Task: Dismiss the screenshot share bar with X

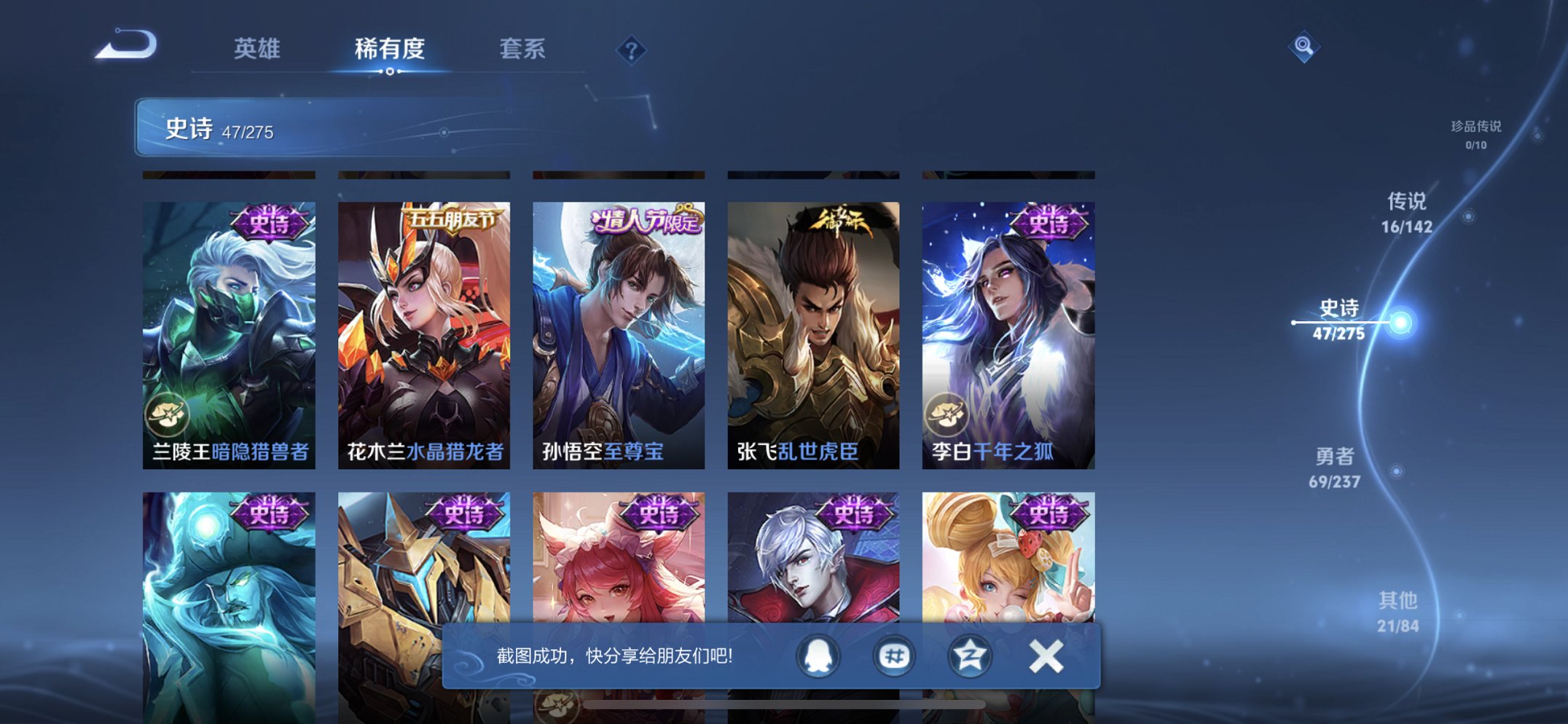Action: [x=1045, y=655]
